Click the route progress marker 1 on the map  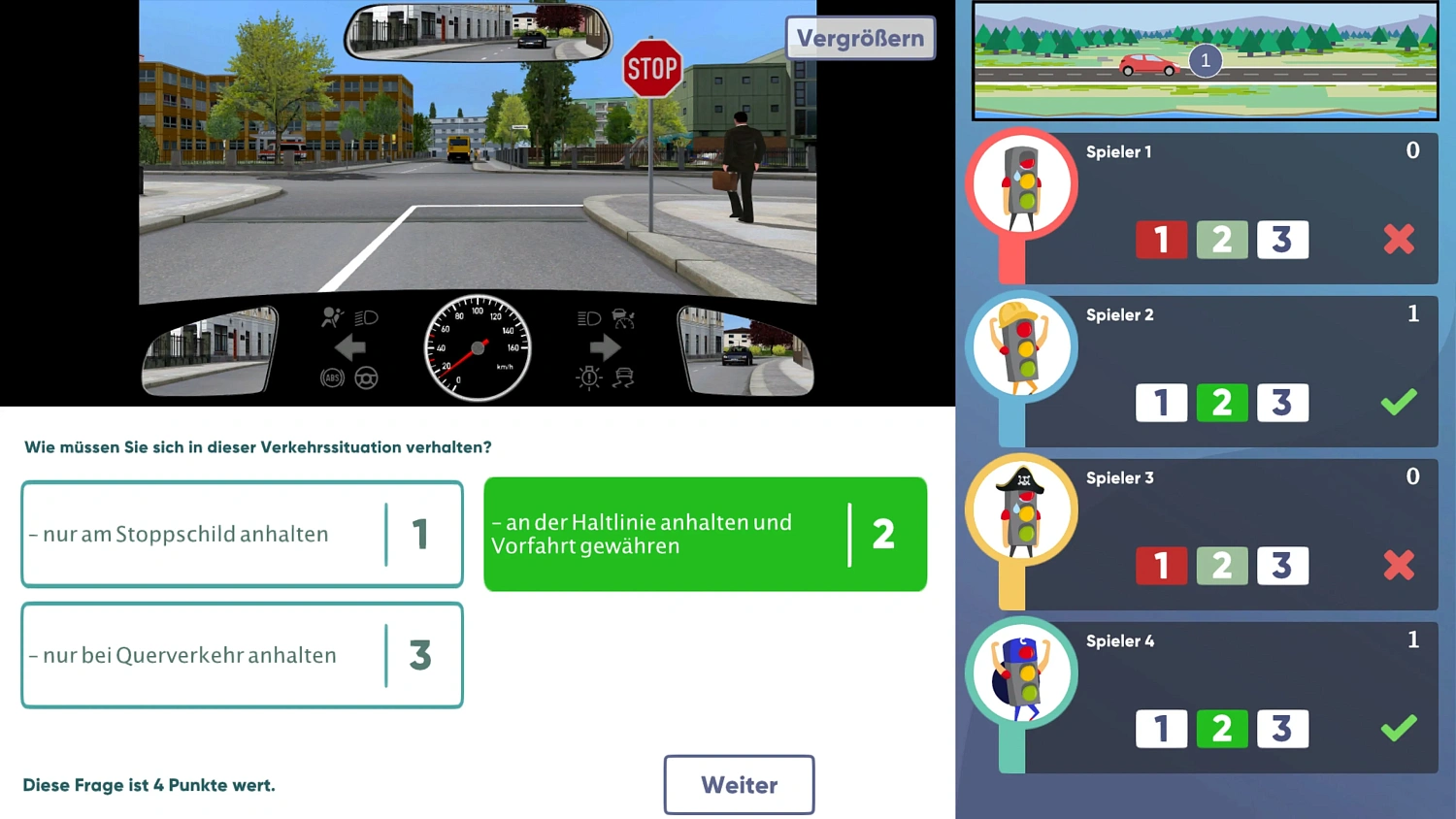1205,60
